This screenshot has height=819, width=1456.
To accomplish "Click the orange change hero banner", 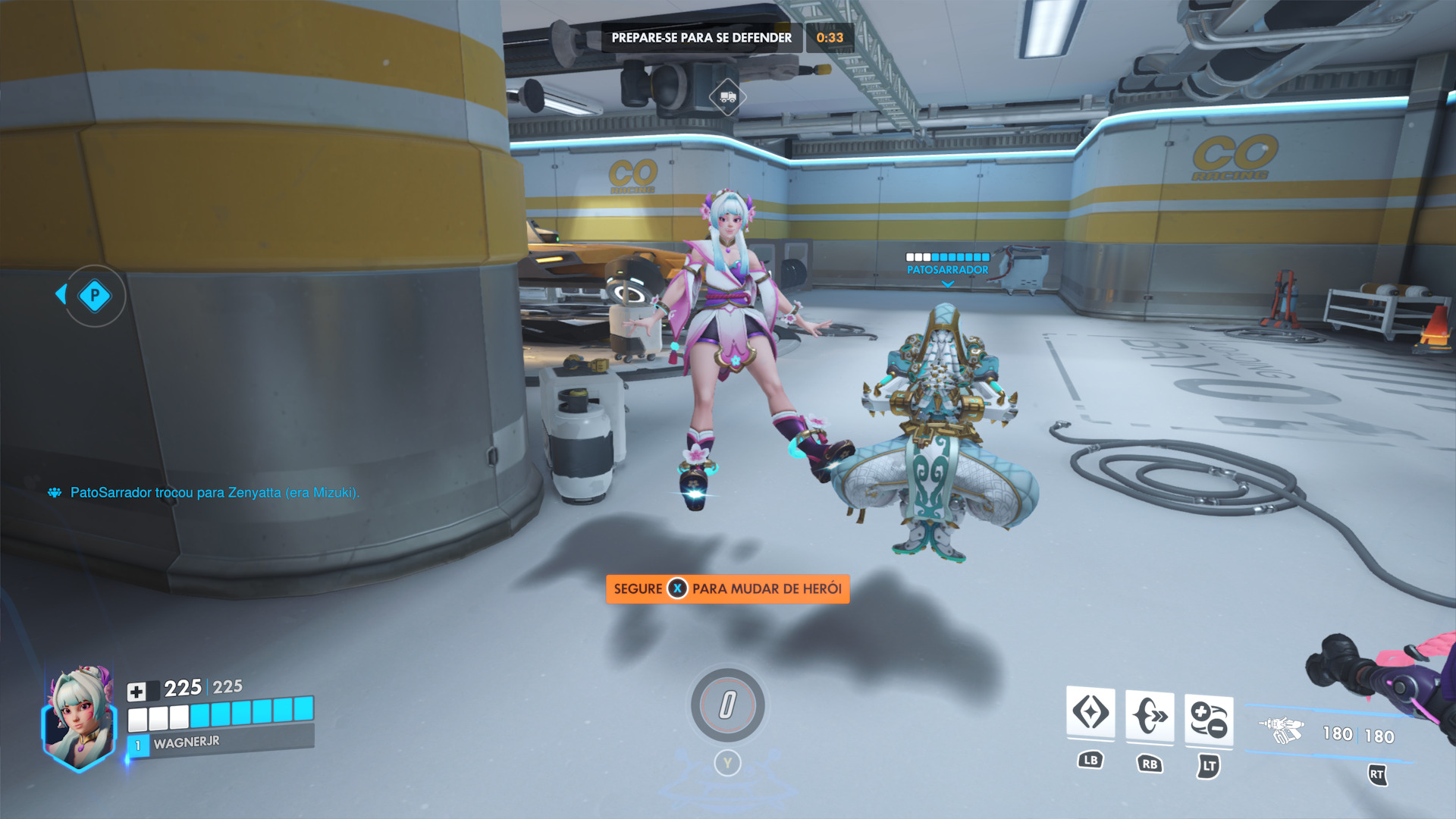I will [x=727, y=588].
